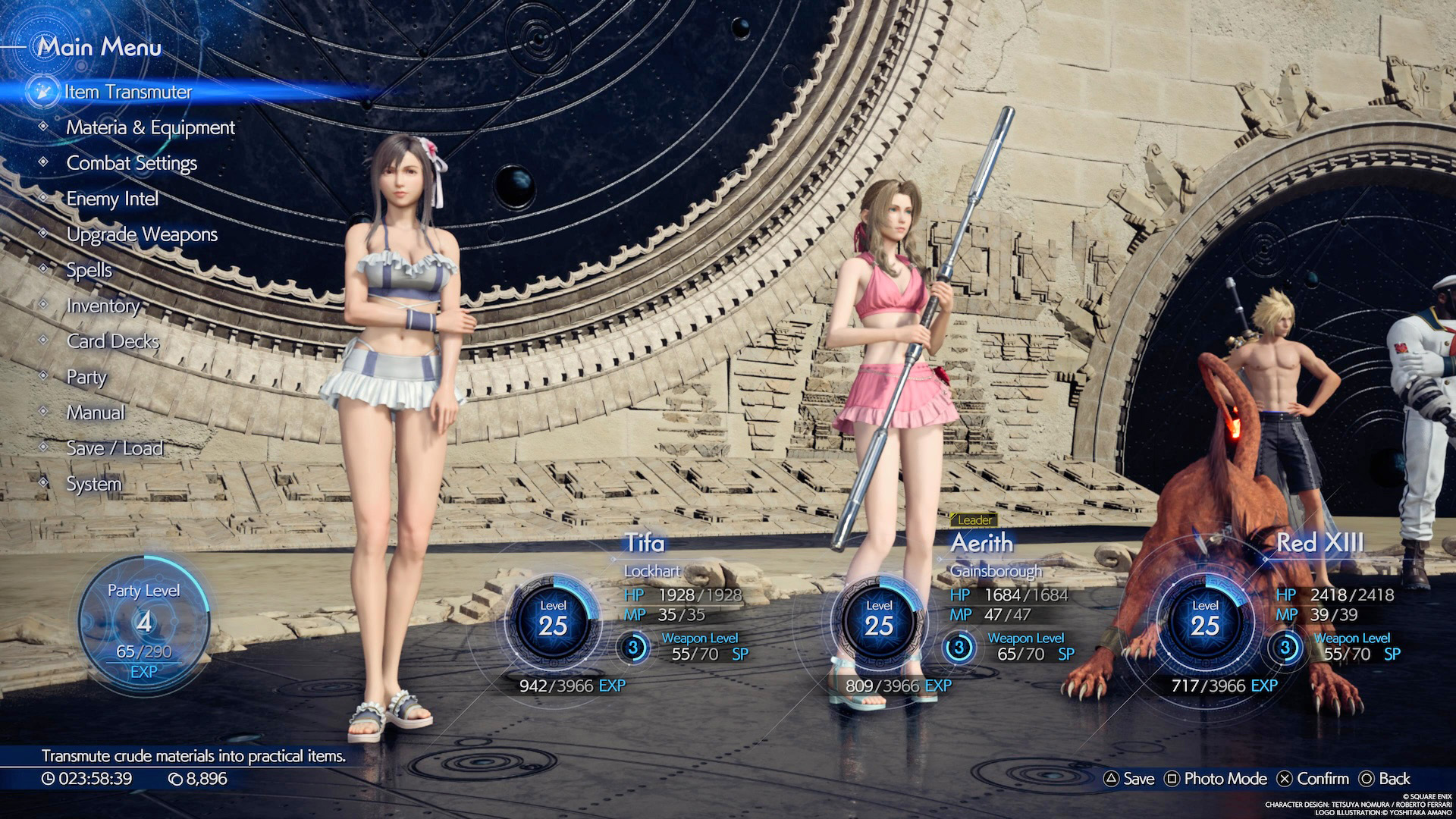The height and width of the screenshot is (819, 1456).
Task: Open the Party menu entry
Action: (x=86, y=377)
